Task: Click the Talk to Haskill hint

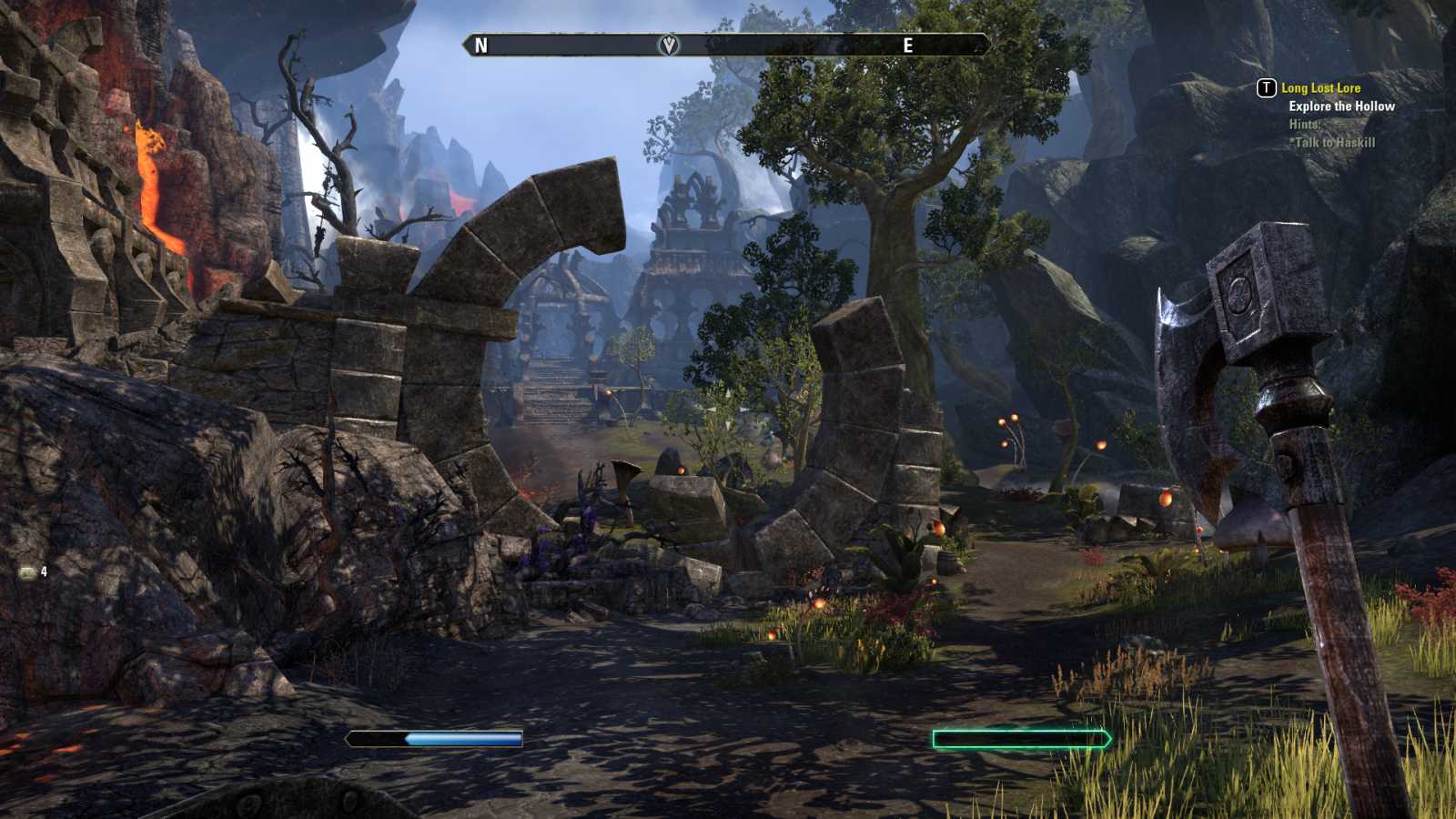Action: pos(1334,142)
